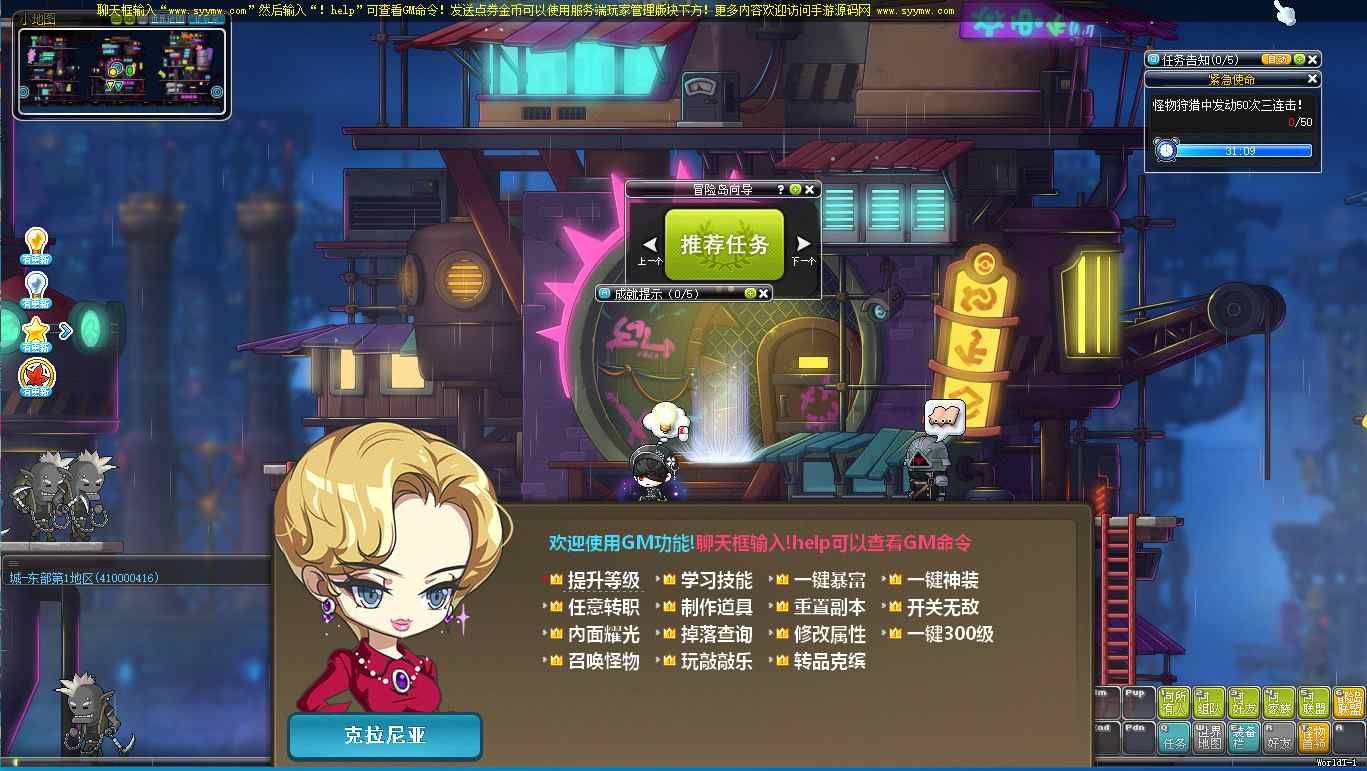Open the 任务 (Quest) window icon
Image resolution: width=1367 pixels, height=771 pixels.
1176,739
